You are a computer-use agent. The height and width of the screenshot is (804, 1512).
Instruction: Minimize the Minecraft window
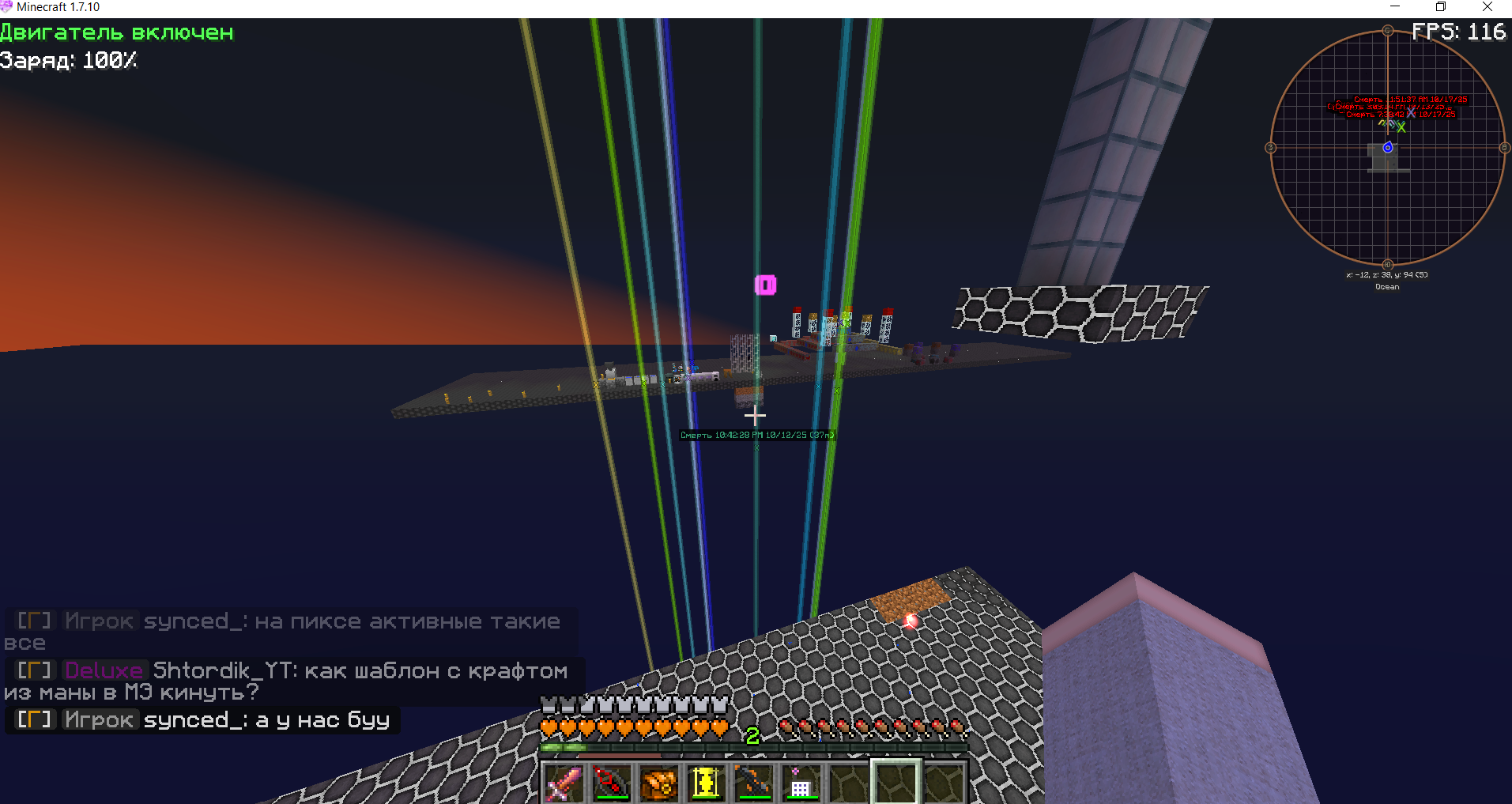click(x=1395, y=7)
